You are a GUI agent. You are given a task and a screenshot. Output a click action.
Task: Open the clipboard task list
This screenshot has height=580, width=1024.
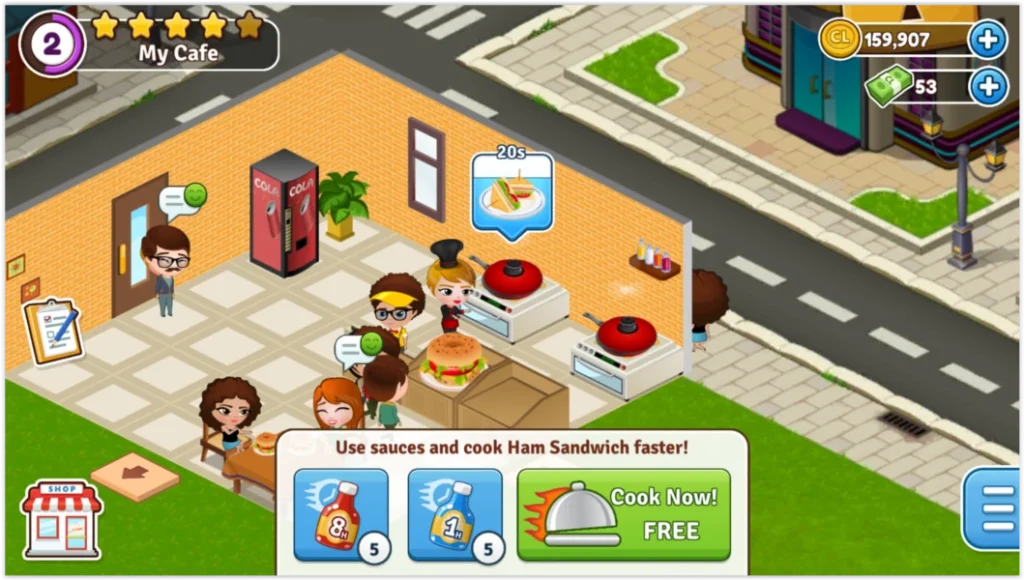pos(52,331)
